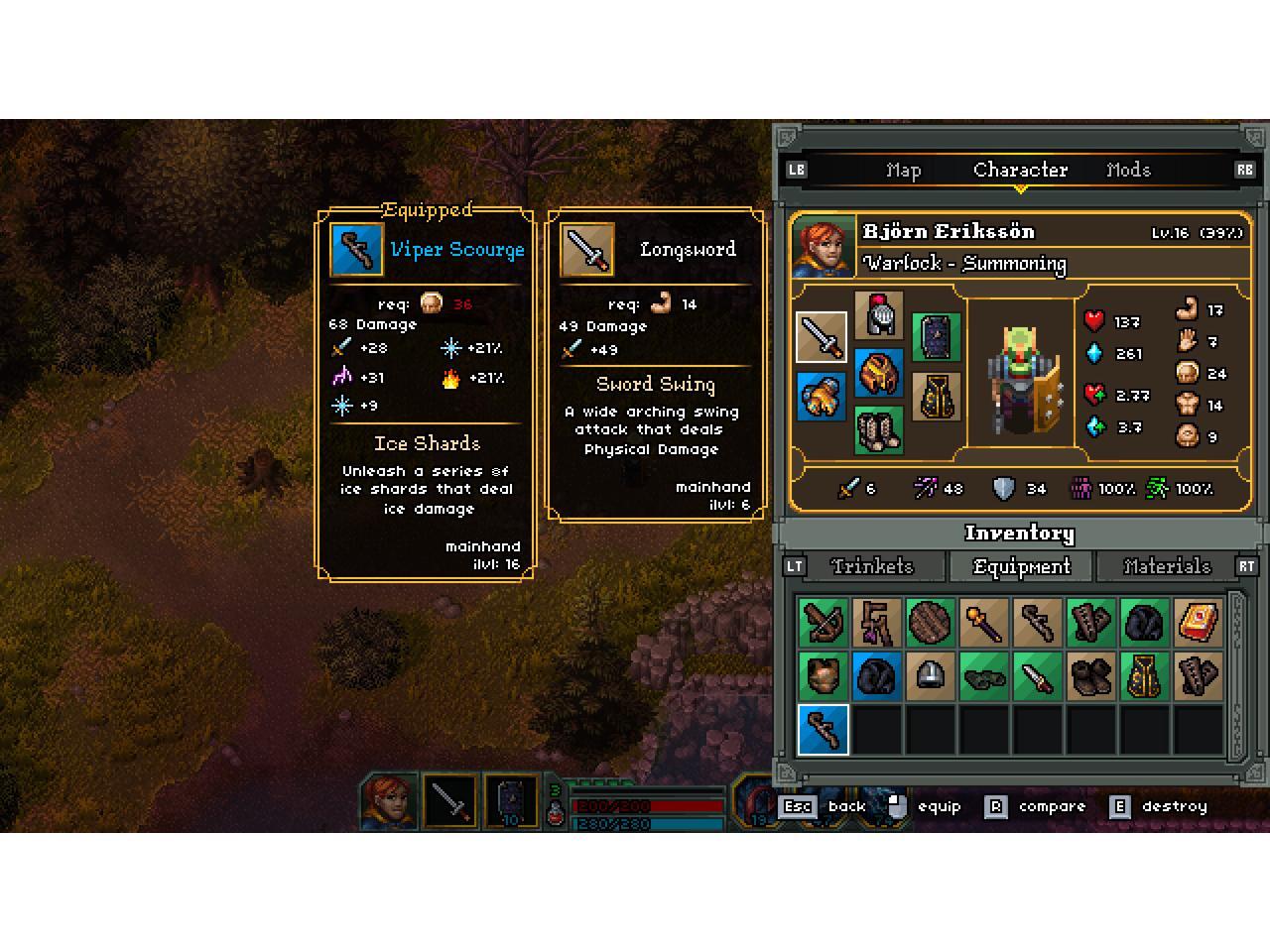Image resolution: width=1270 pixels, height=952 pixels.
Task: Click the hero portrait on the HUD
Action: pos(388,801)
